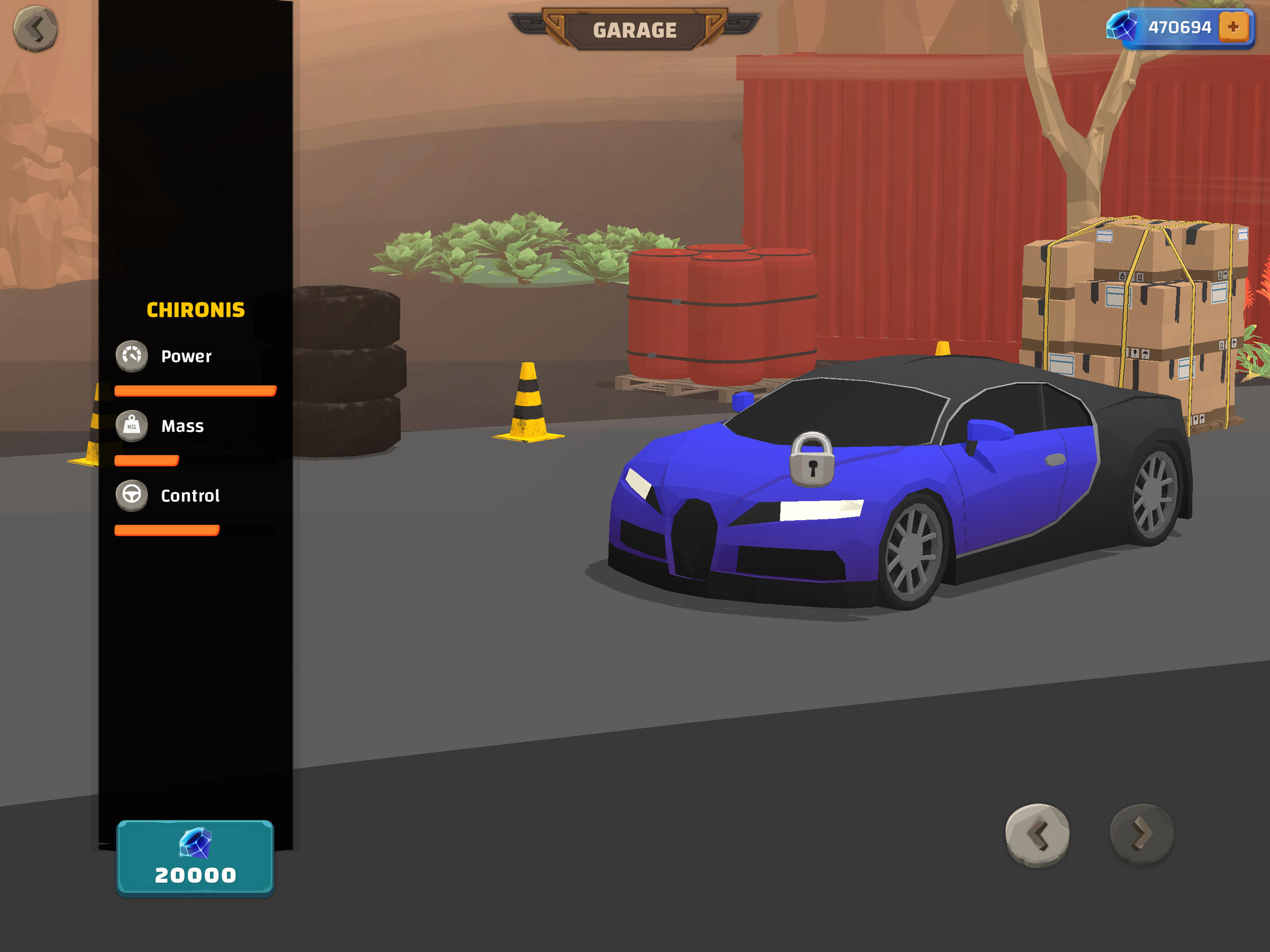Image resolution: width=1270 pixels, height=952 pixels.
Task: Click the Control label text
Action: [191, 495]
